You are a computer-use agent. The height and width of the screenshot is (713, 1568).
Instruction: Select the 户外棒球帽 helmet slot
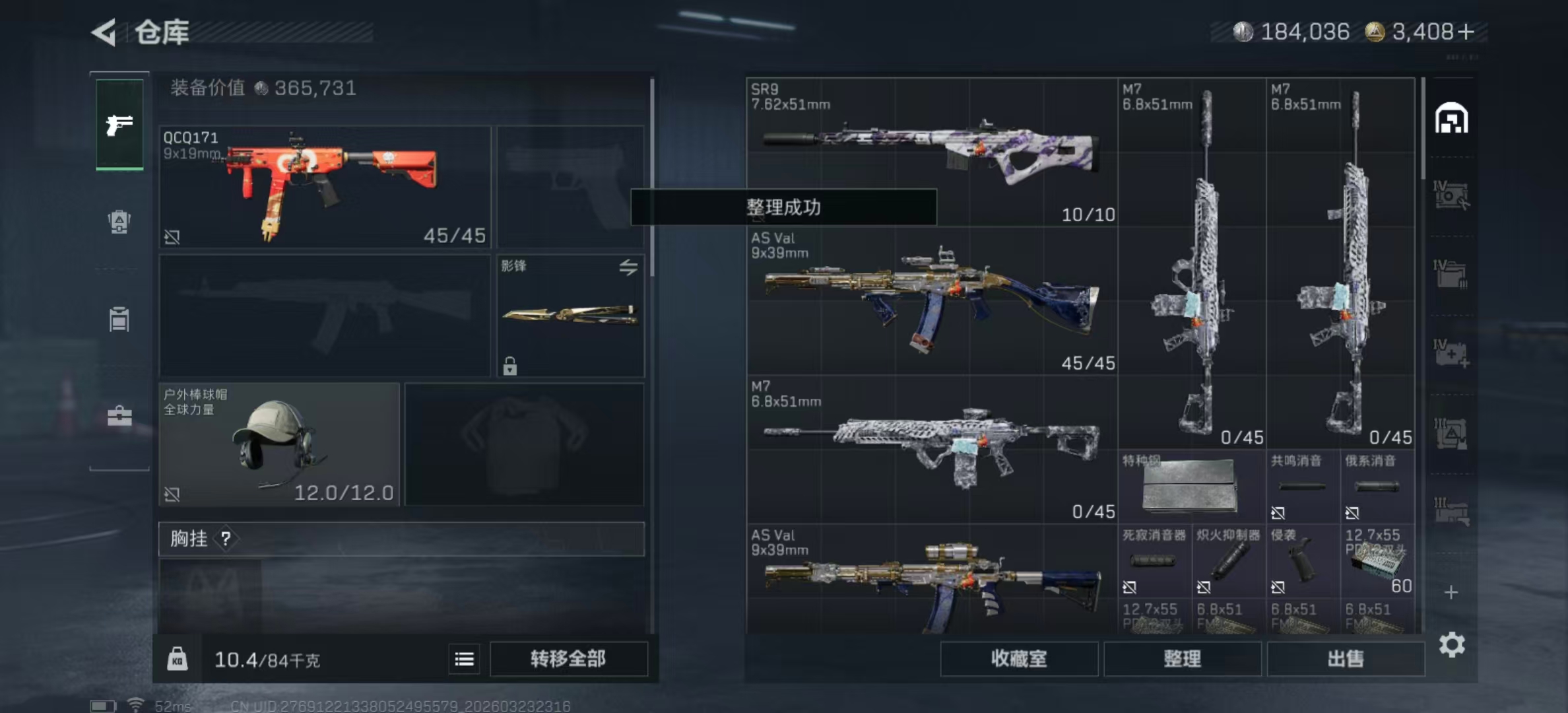tap(279, 444)
